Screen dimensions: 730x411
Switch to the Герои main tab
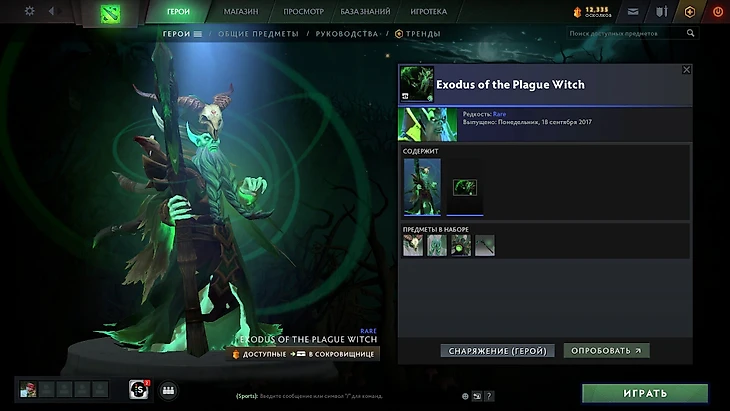coord(178,12)
